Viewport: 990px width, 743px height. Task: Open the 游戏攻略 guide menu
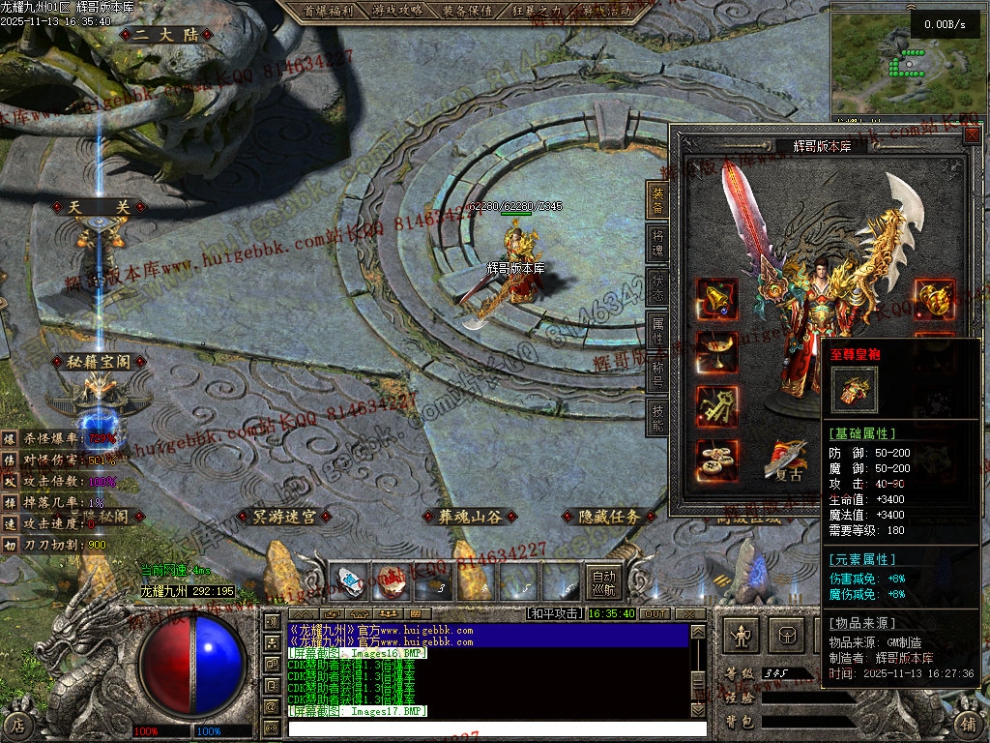[x=397, y=11]
